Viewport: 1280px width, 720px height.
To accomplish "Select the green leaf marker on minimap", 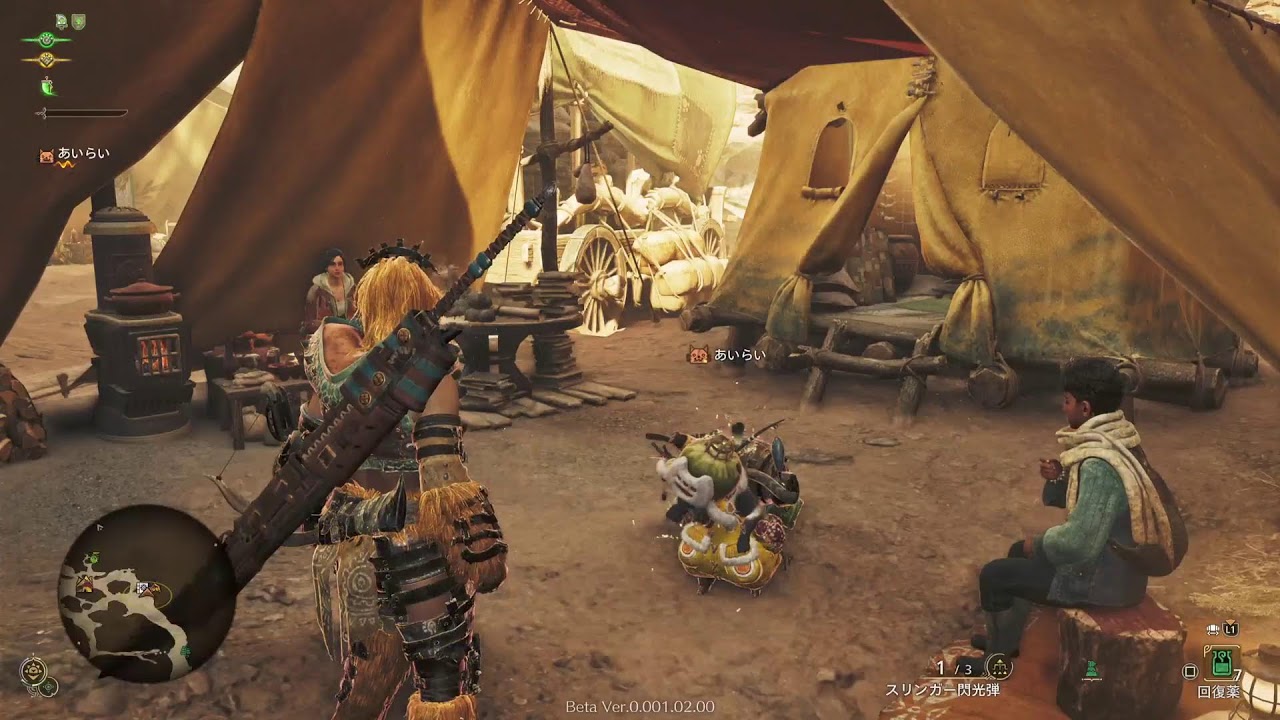I will [x=93, y=557].
